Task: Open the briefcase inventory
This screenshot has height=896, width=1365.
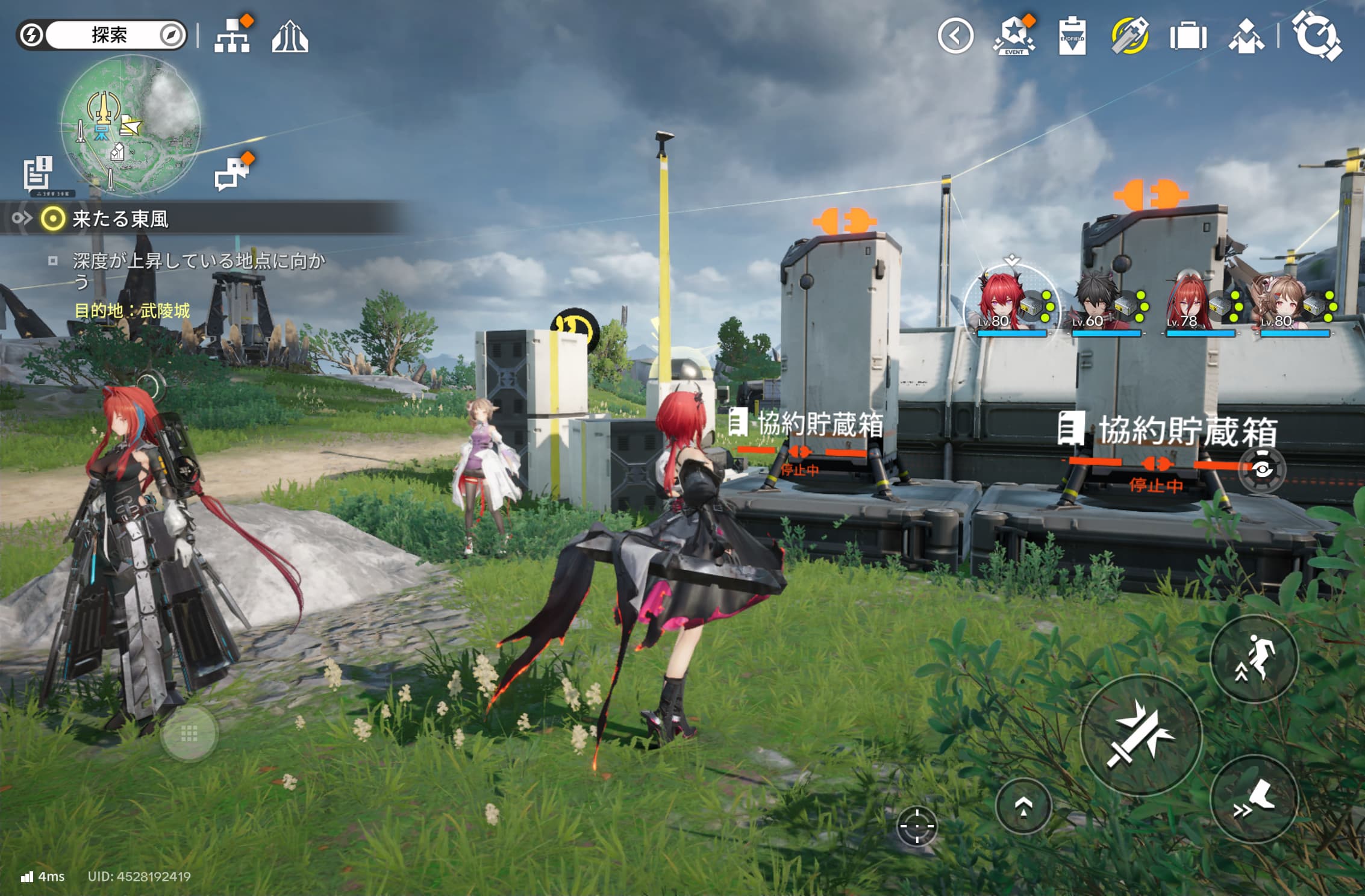Action: coord(1188,36)
